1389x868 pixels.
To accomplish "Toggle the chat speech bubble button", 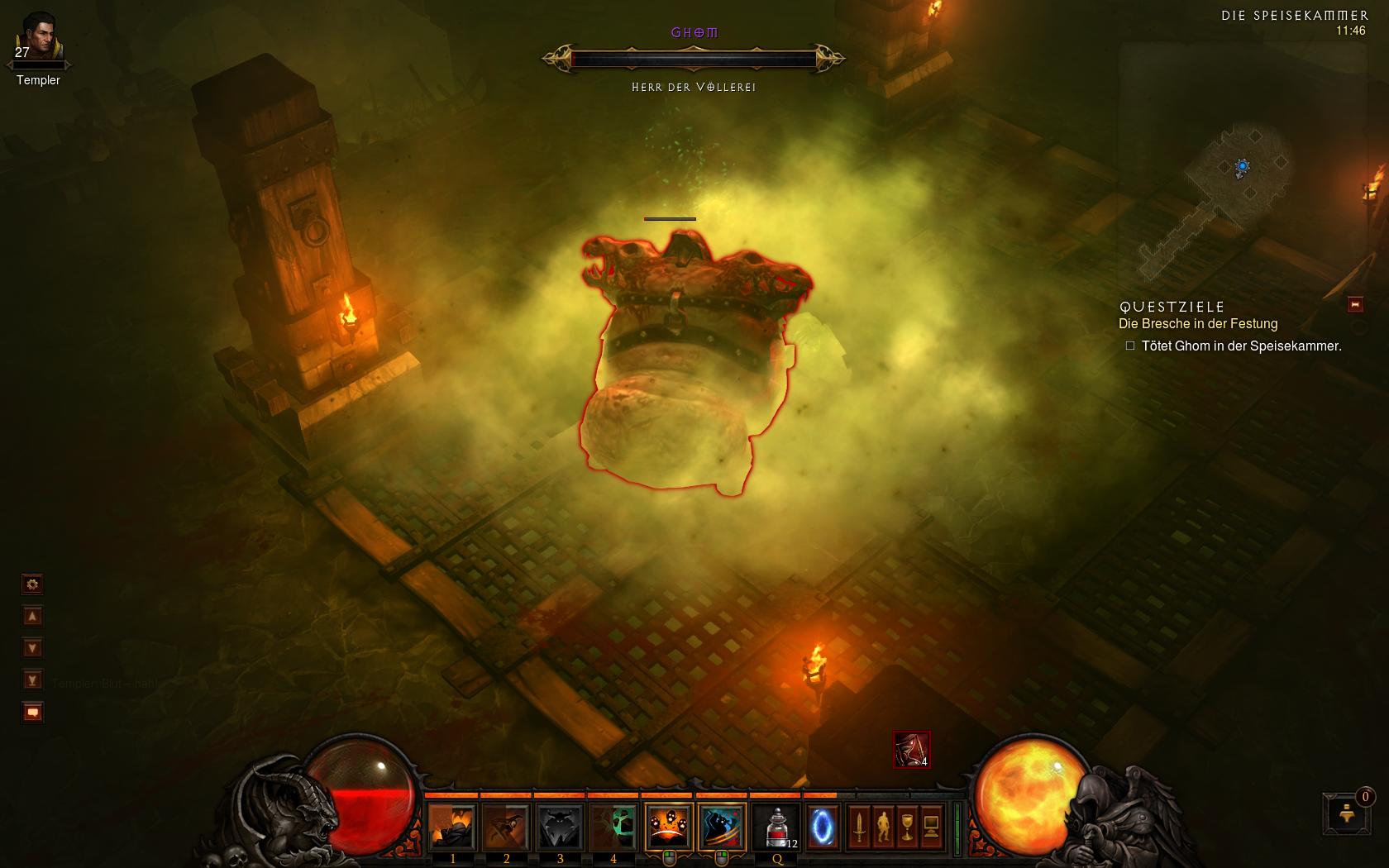I will pyautogui.click(x=32, y=712).
